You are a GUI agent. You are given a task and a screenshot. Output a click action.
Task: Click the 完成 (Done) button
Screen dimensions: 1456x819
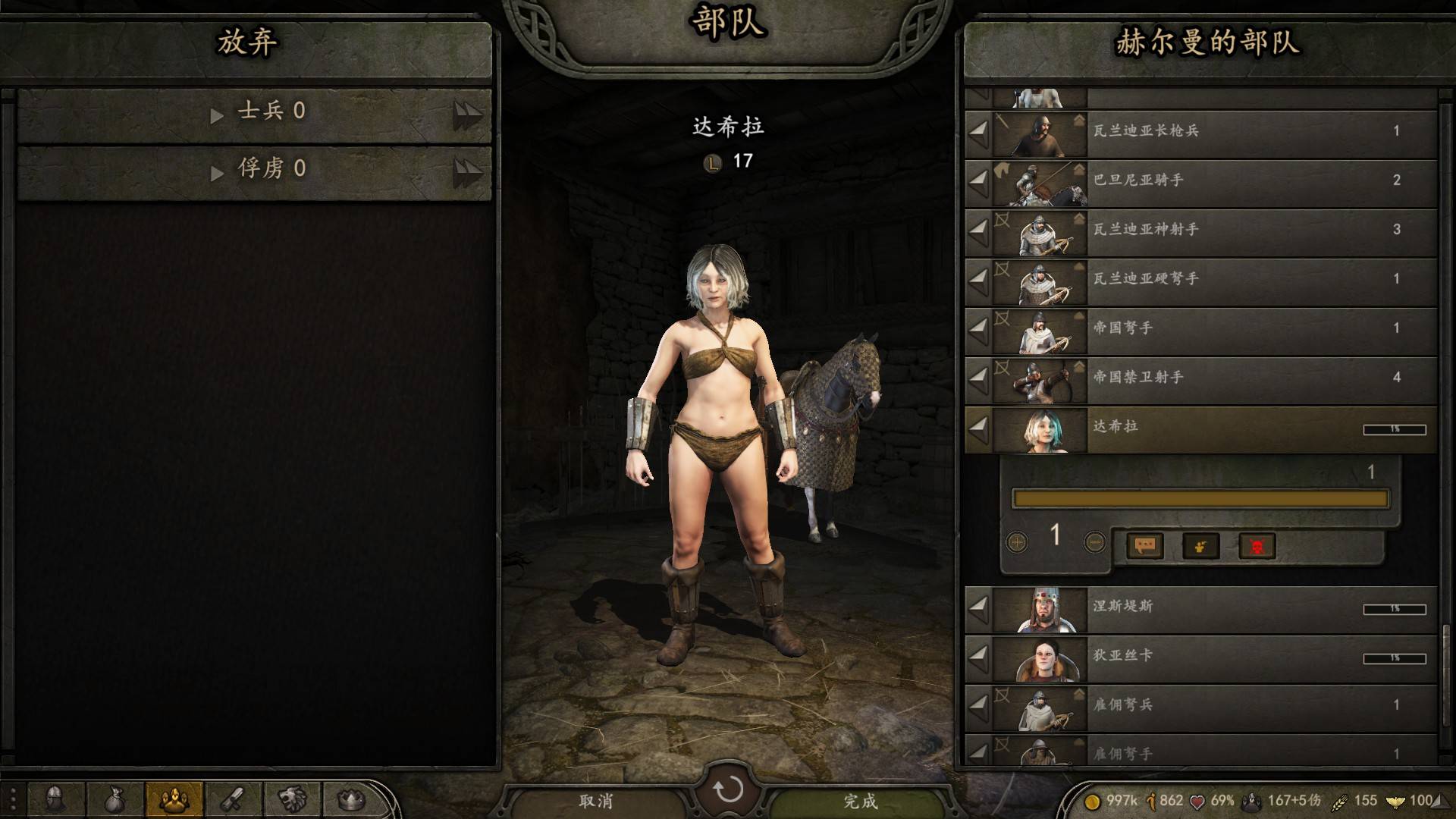[x=860, y=801]
